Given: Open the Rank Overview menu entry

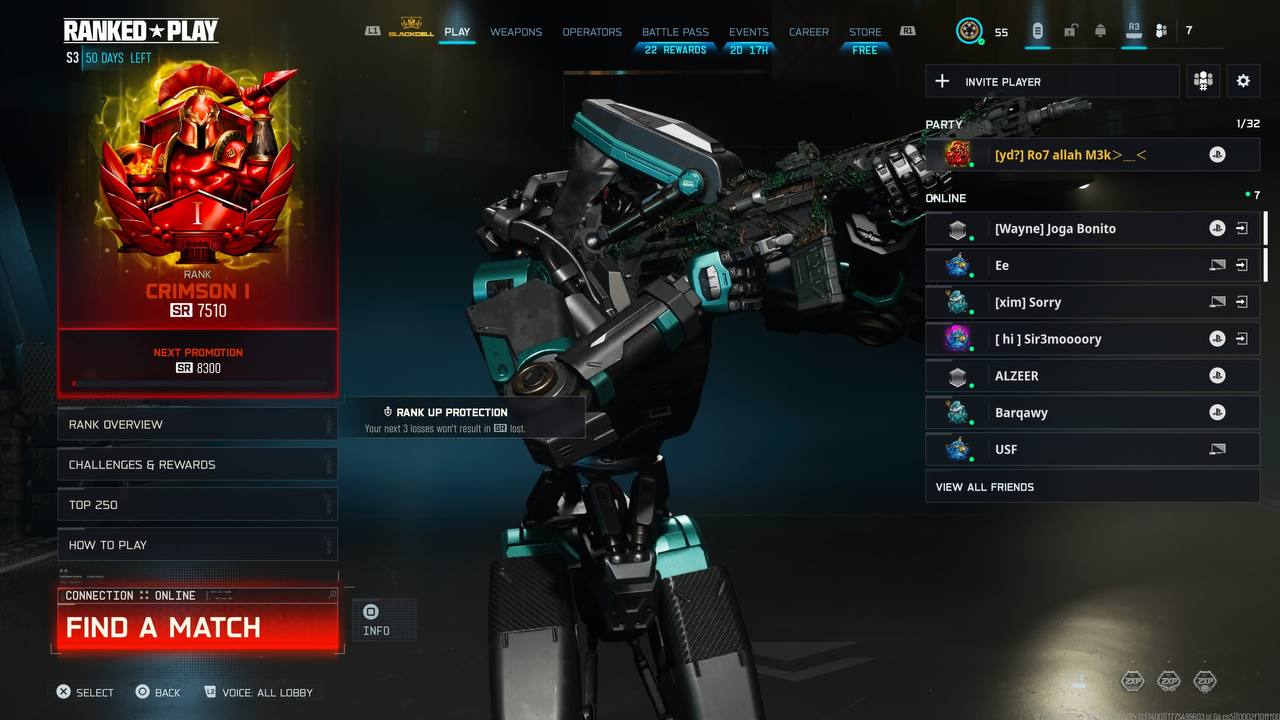Looking at the screenshot, I should click(x=197, y=424).
